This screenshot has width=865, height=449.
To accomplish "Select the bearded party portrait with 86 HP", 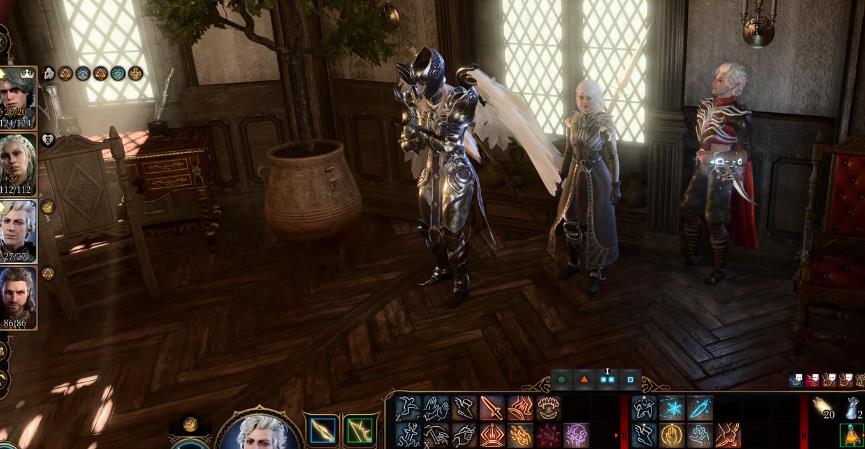I will click(18, 294).
